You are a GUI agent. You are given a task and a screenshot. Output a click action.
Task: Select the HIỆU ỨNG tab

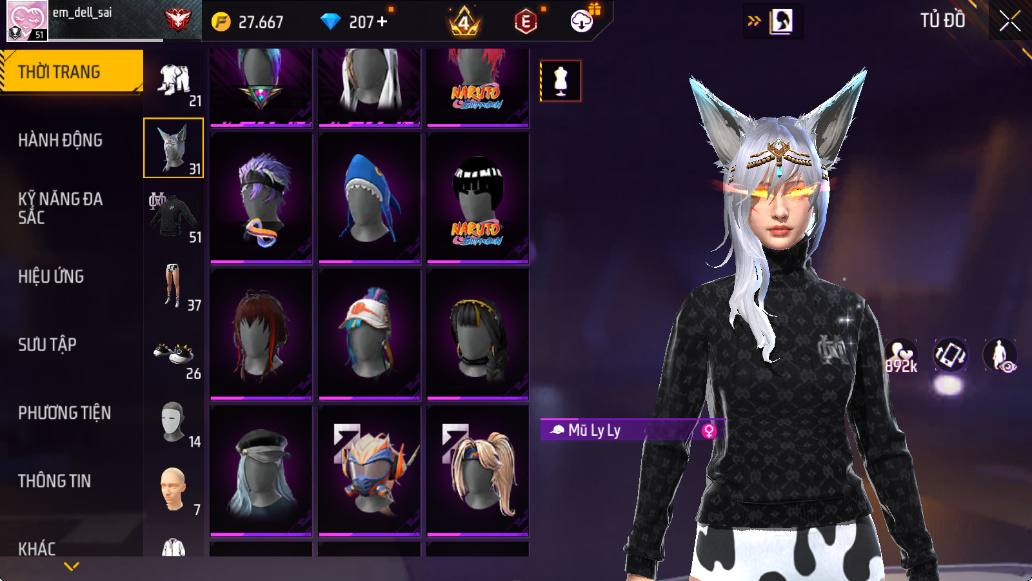tap(51, 276)
